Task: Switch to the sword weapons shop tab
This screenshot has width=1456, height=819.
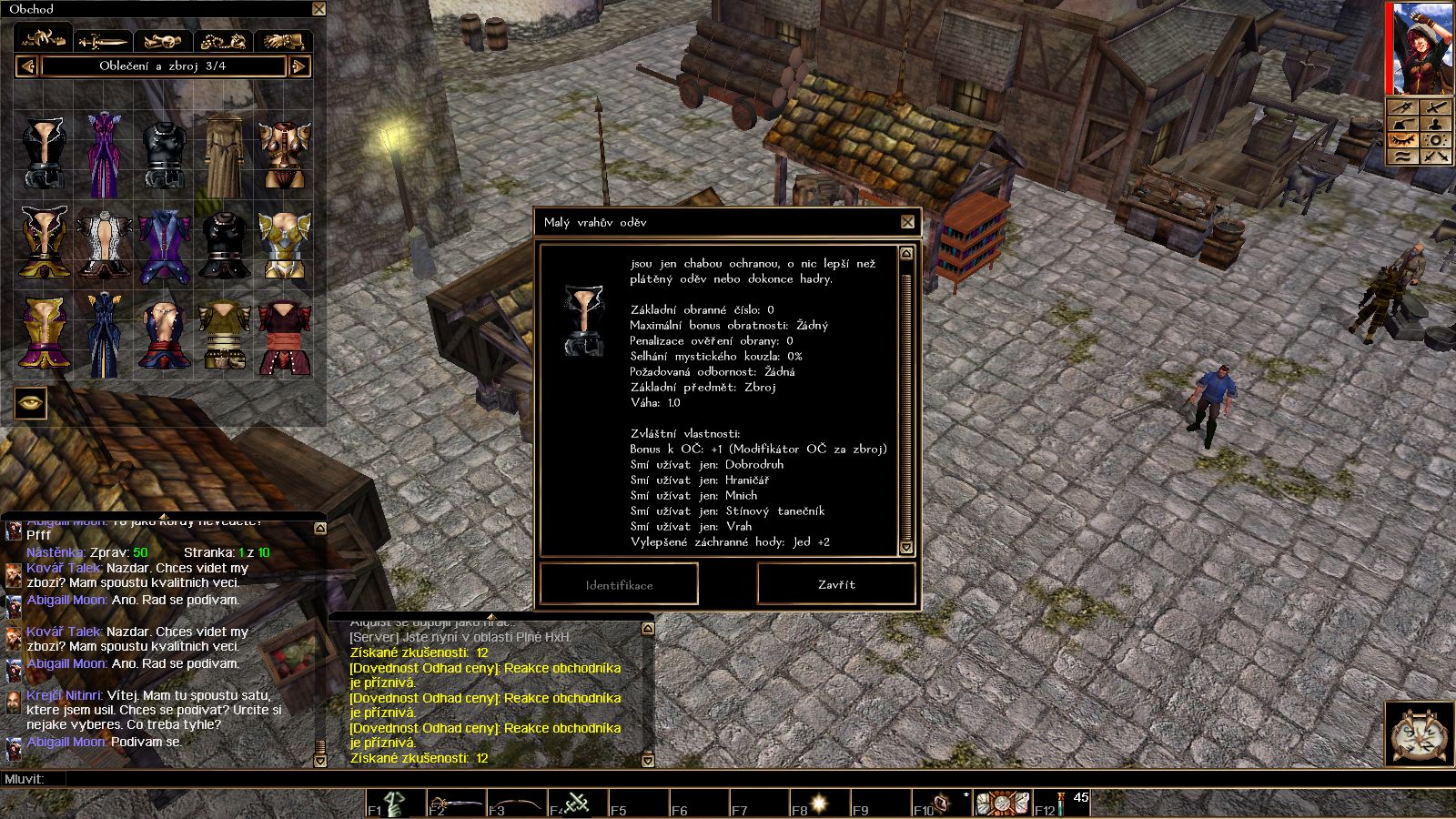Action: tap(103, 41)
